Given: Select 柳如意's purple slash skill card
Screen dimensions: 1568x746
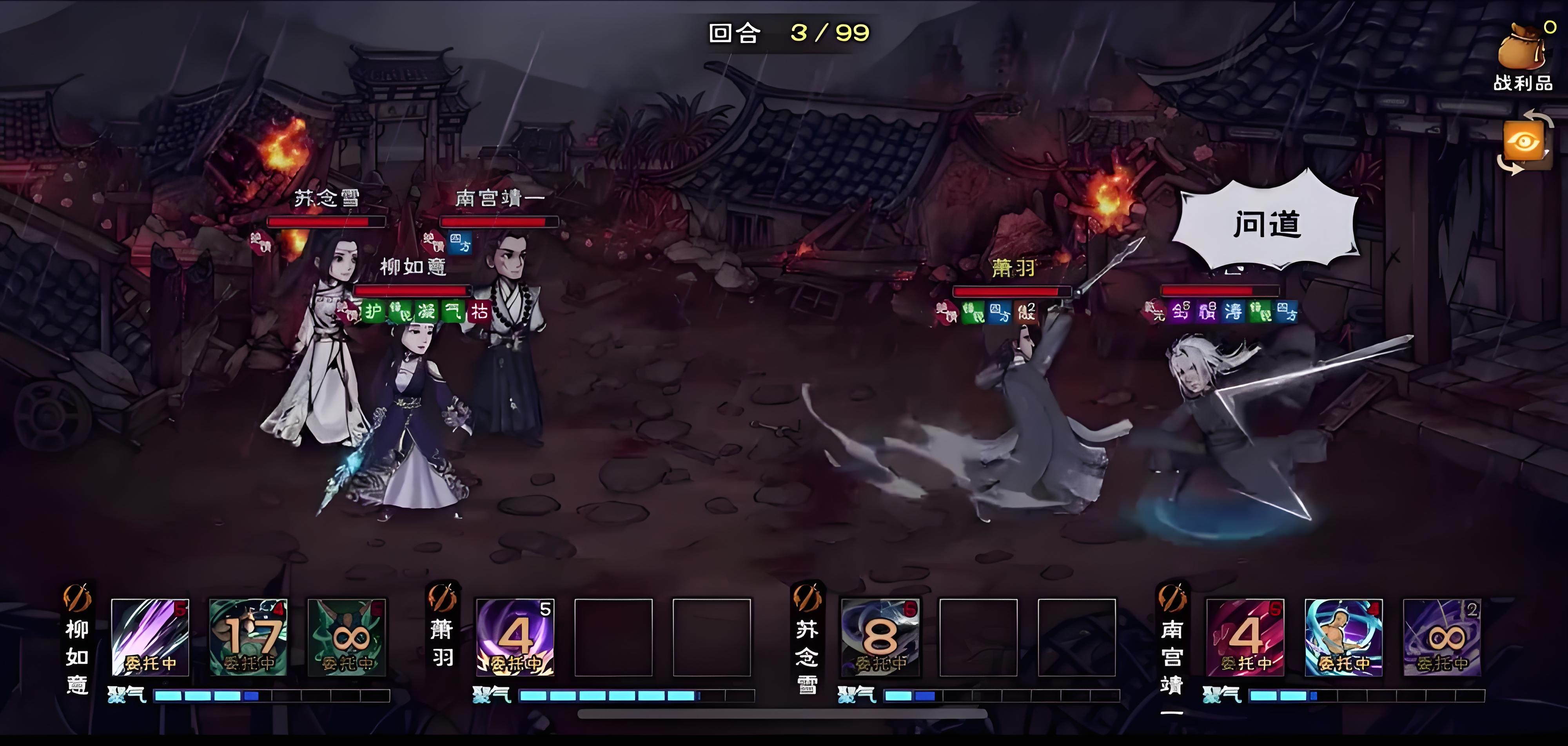Looking at the screenshot, I should click(151, 637).
